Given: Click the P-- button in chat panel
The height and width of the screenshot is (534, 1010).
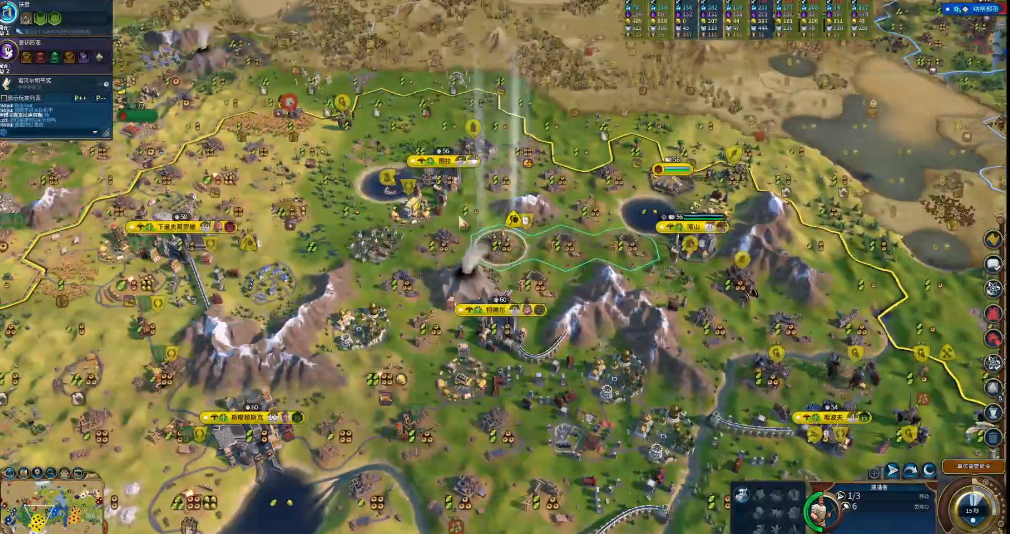Looking at the screenshot, I should [x=102, y=98].
